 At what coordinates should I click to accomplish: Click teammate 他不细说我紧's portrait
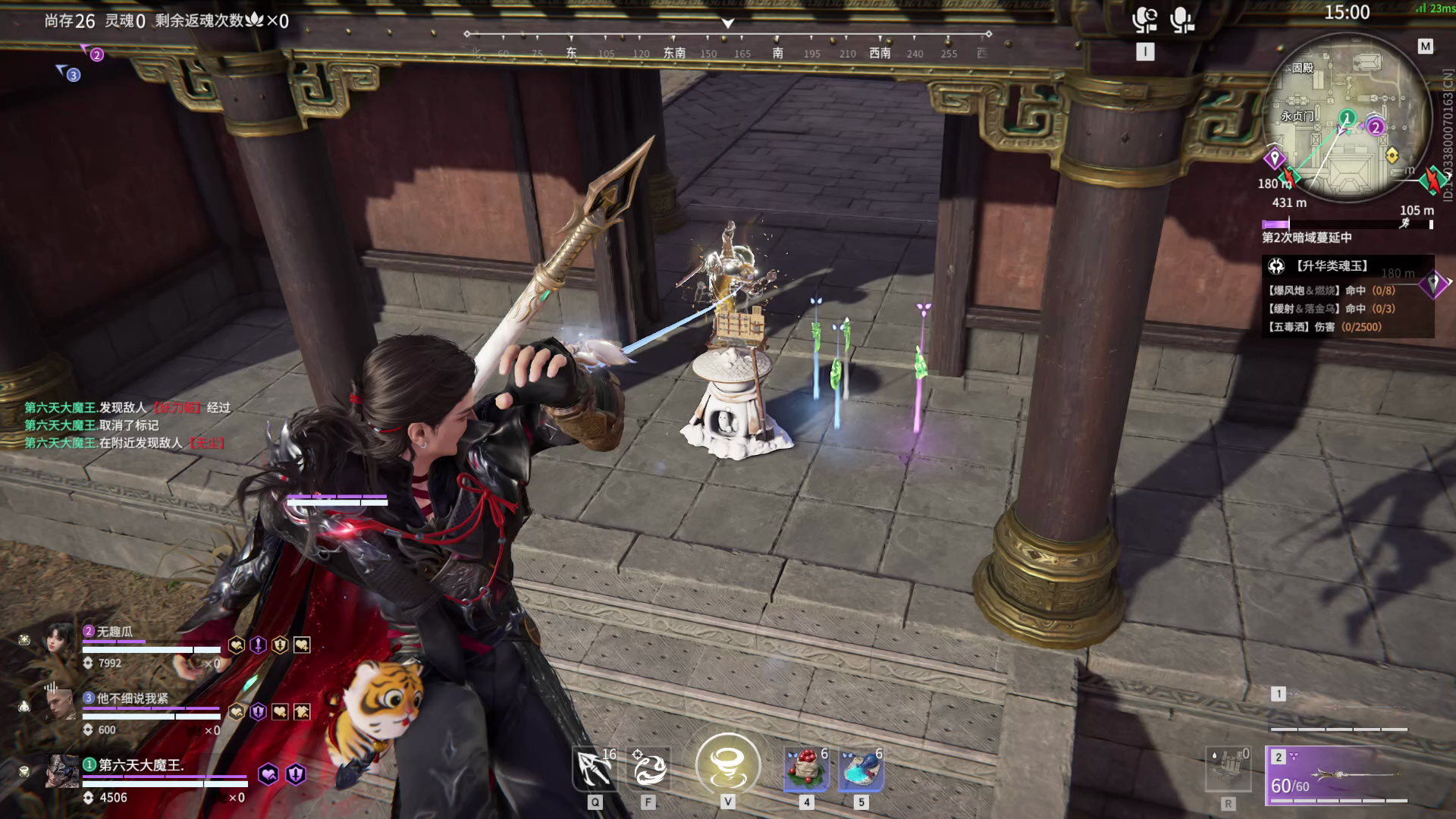[x=59, y=707]
